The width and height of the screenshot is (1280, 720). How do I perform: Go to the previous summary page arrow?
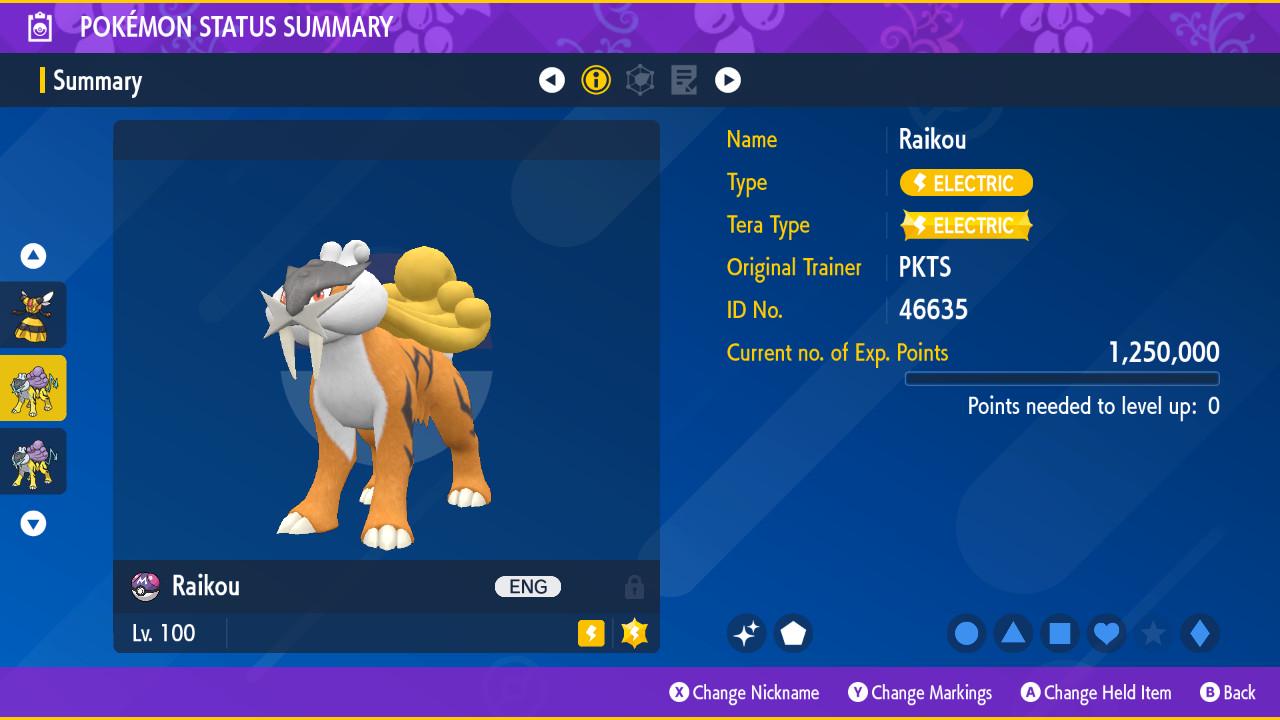coord(552,80)
